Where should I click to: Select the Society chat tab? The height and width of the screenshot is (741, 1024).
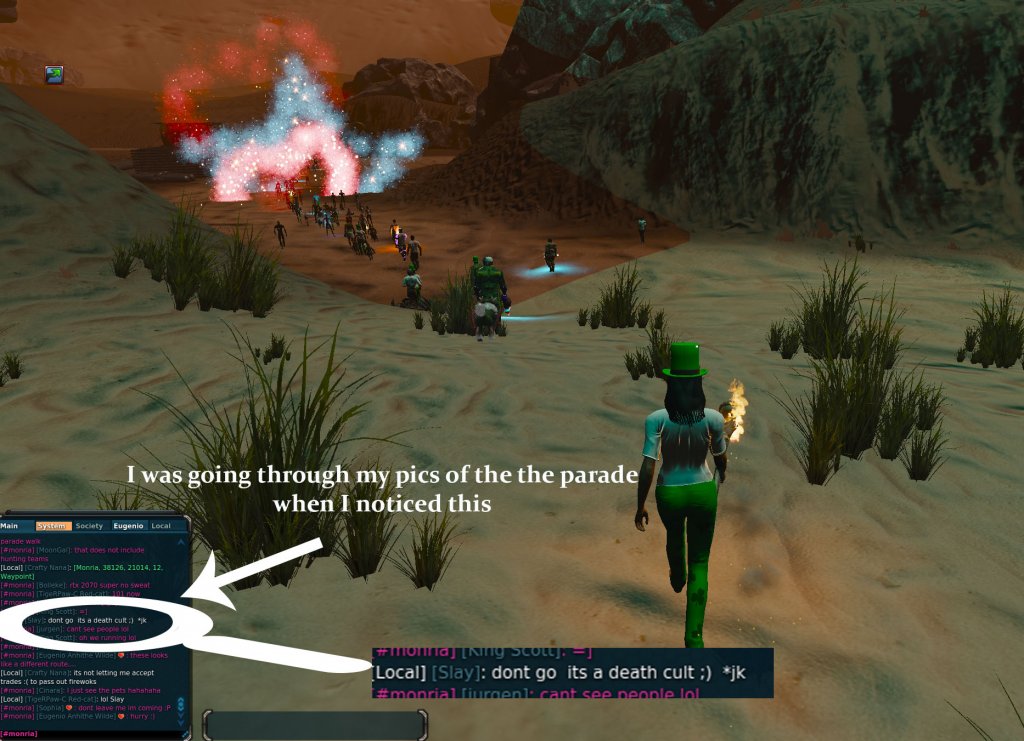click(88, 526)
